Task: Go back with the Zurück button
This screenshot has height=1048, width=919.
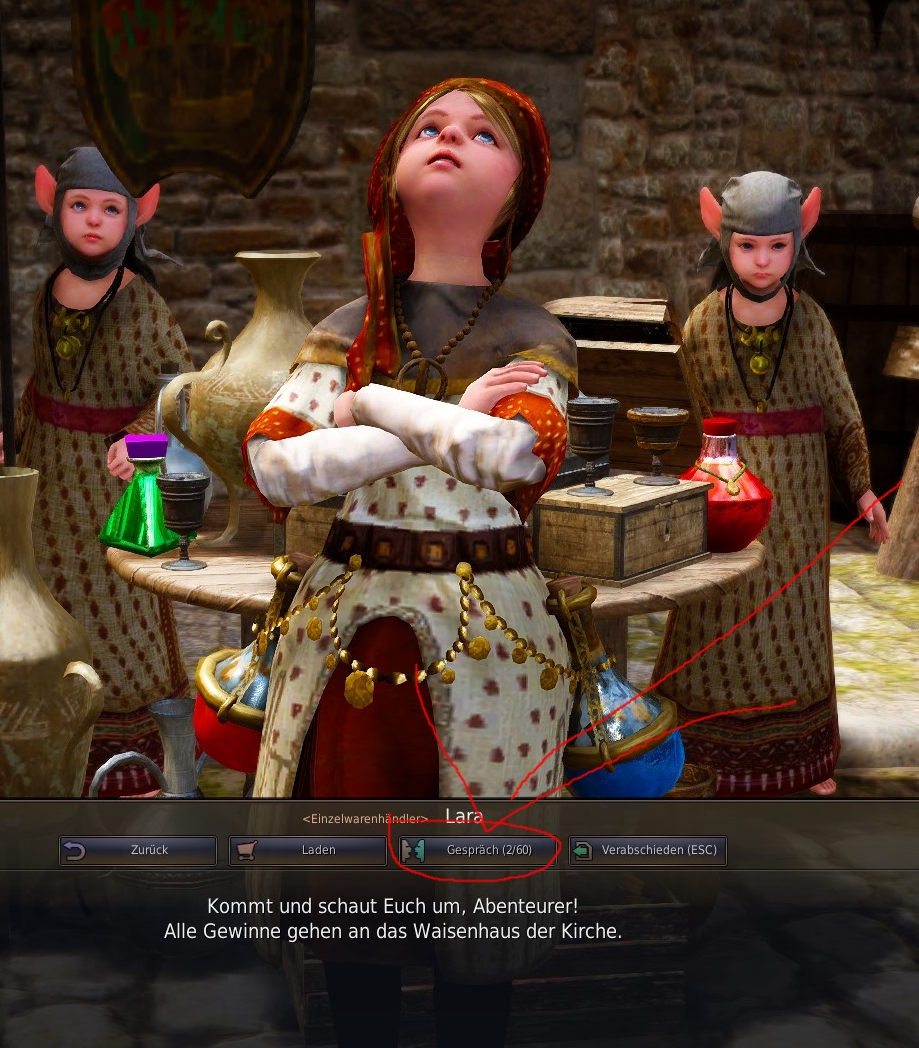Action: tap(138, 850)
